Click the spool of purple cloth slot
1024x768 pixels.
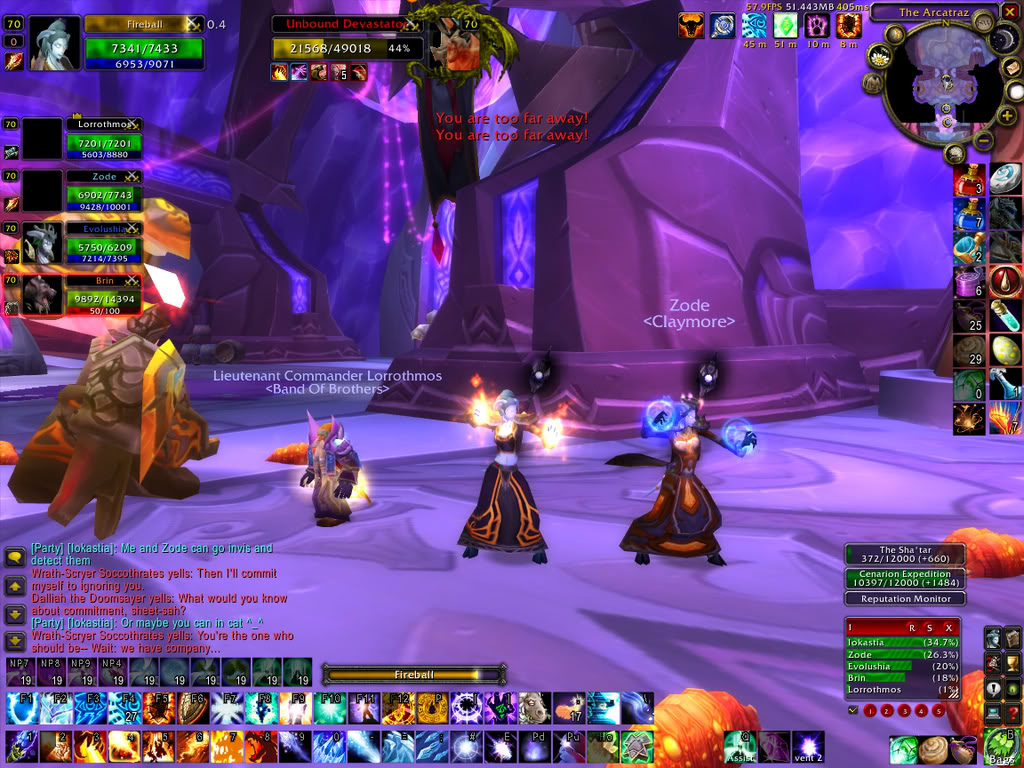(968, 283)
